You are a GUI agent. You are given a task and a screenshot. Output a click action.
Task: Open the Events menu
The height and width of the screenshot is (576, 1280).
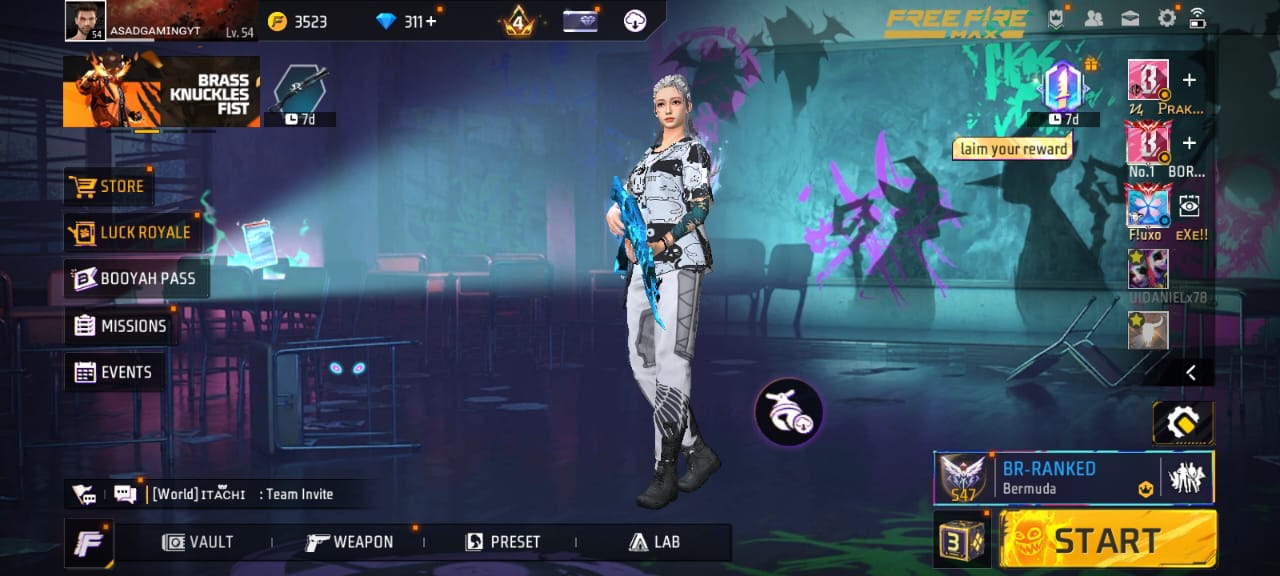[x=114, y=373]
